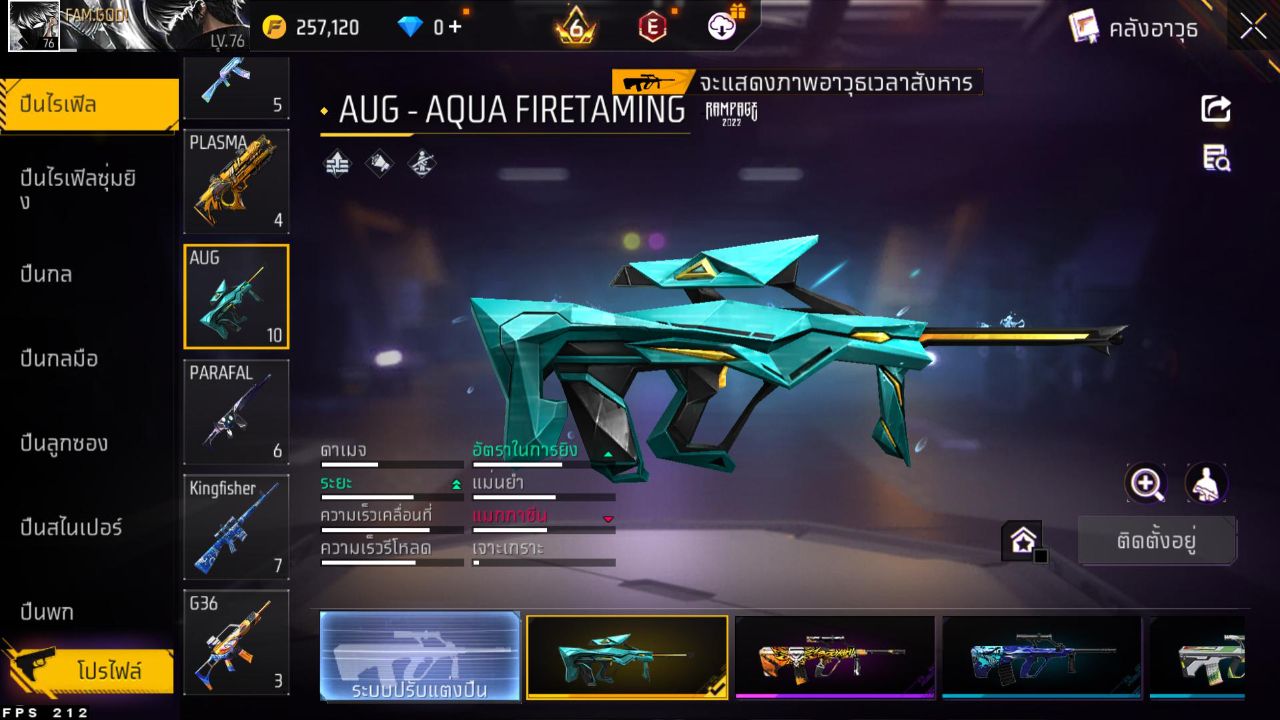This screenshot has width=1280, height=720.
Task: Click the double up arrow beside ระยะ
Action: coord(456,483)
